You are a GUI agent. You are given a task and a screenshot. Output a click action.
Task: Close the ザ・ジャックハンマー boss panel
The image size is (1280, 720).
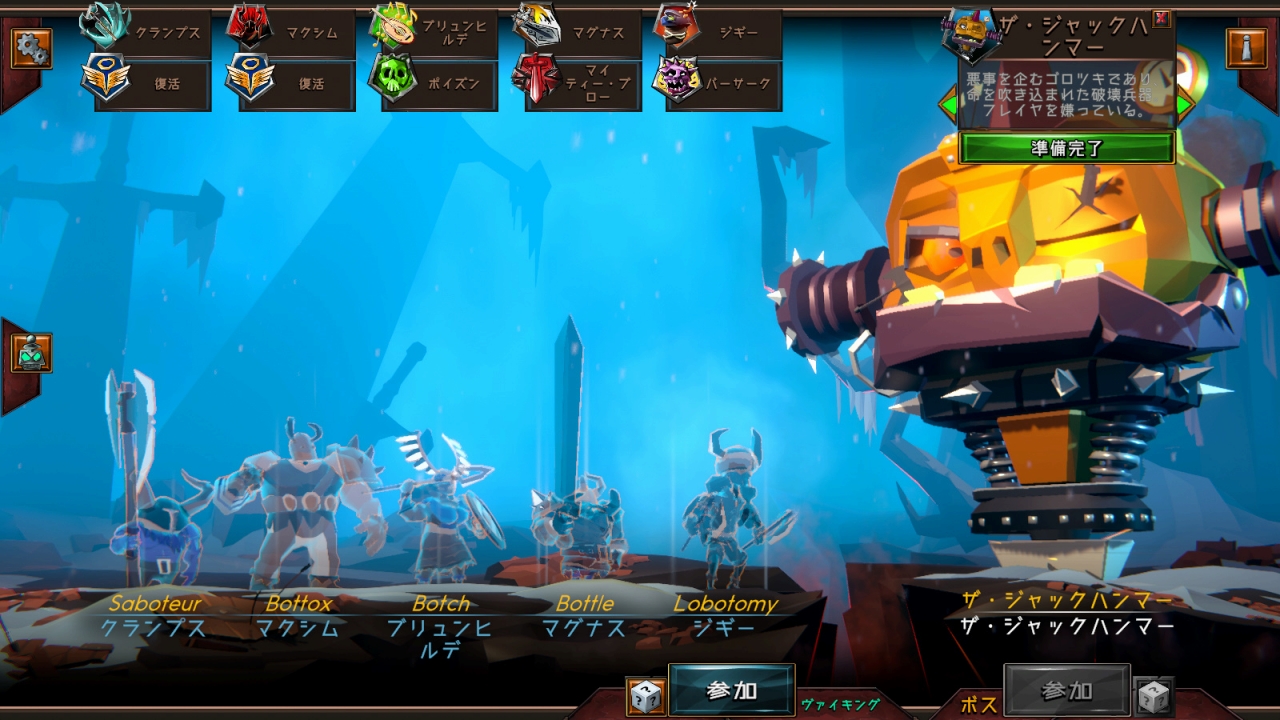tap(1161, 18)
